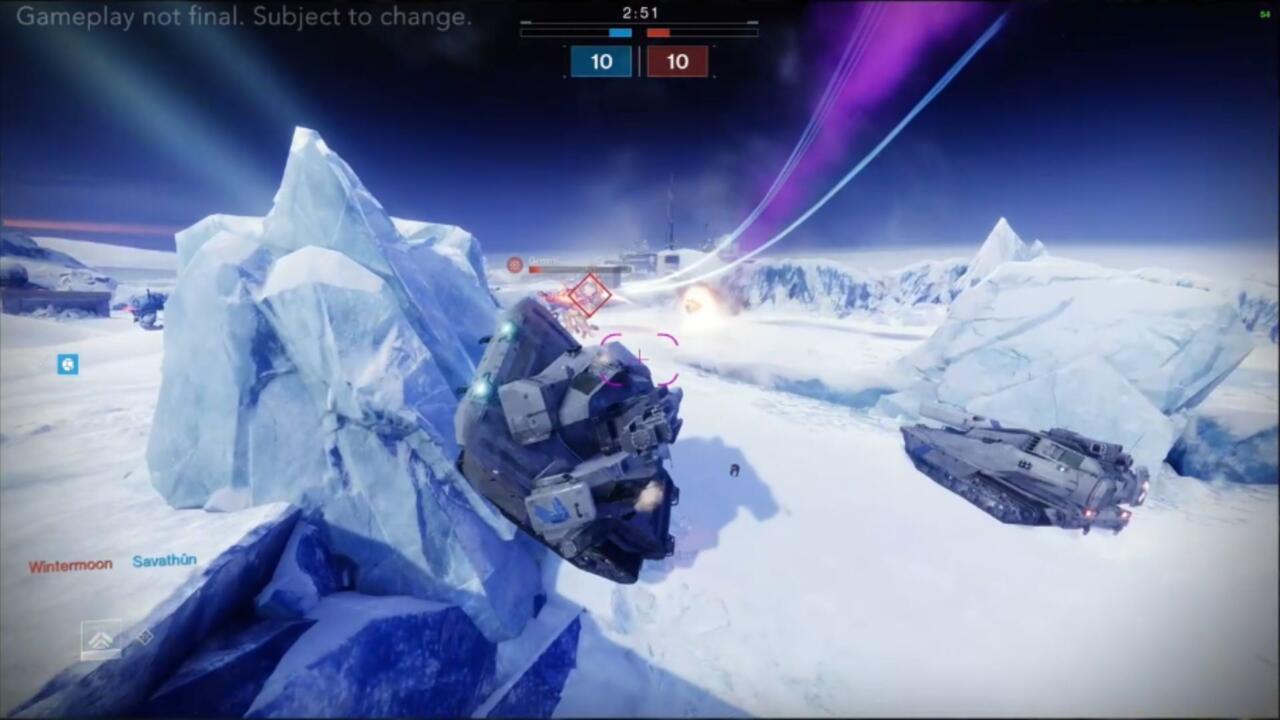Select the red diamond enemy target marker
Screen dimensions: 1280x720
[588, 293]
